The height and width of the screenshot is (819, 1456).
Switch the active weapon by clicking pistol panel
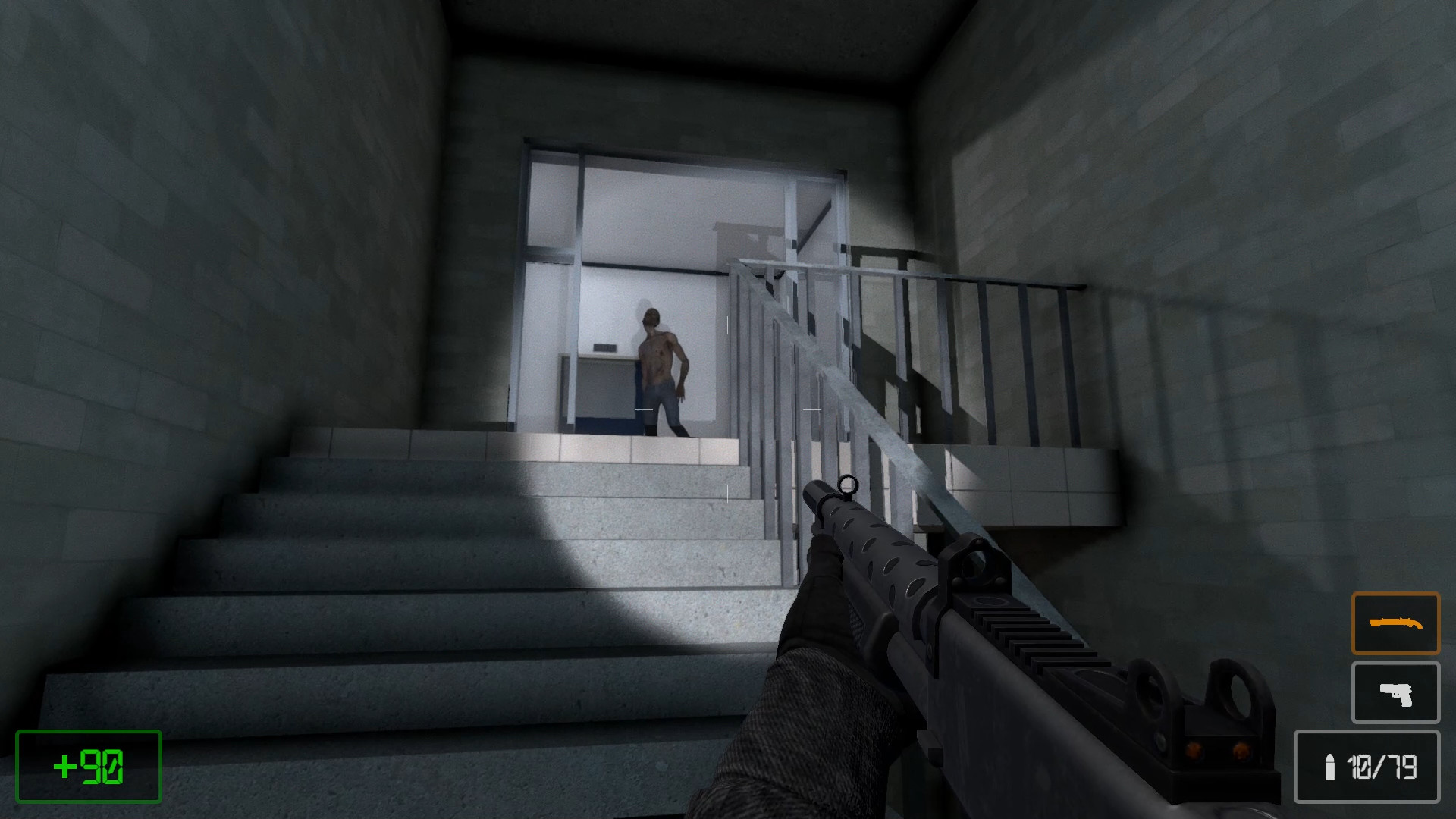coord(1395,692)
